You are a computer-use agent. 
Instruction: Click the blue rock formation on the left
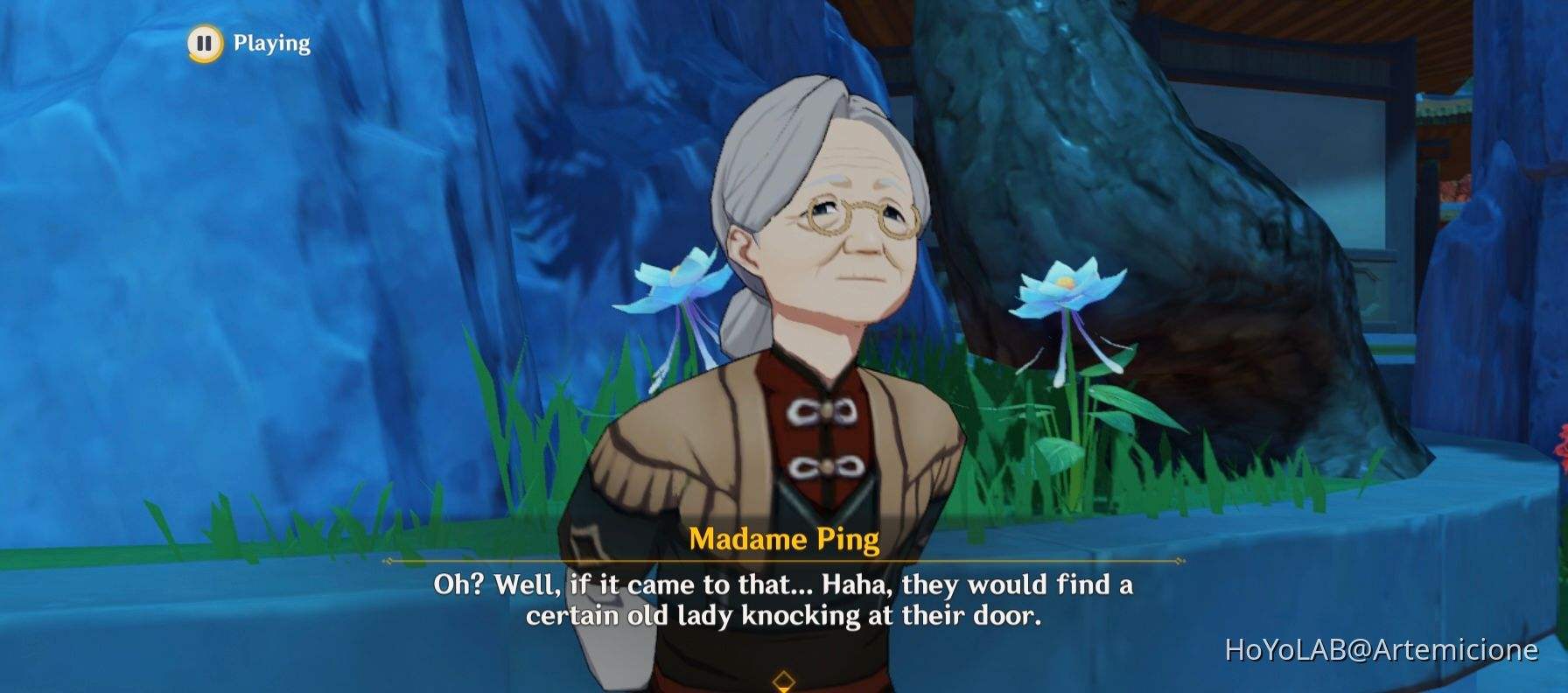[x=219, y=262]
